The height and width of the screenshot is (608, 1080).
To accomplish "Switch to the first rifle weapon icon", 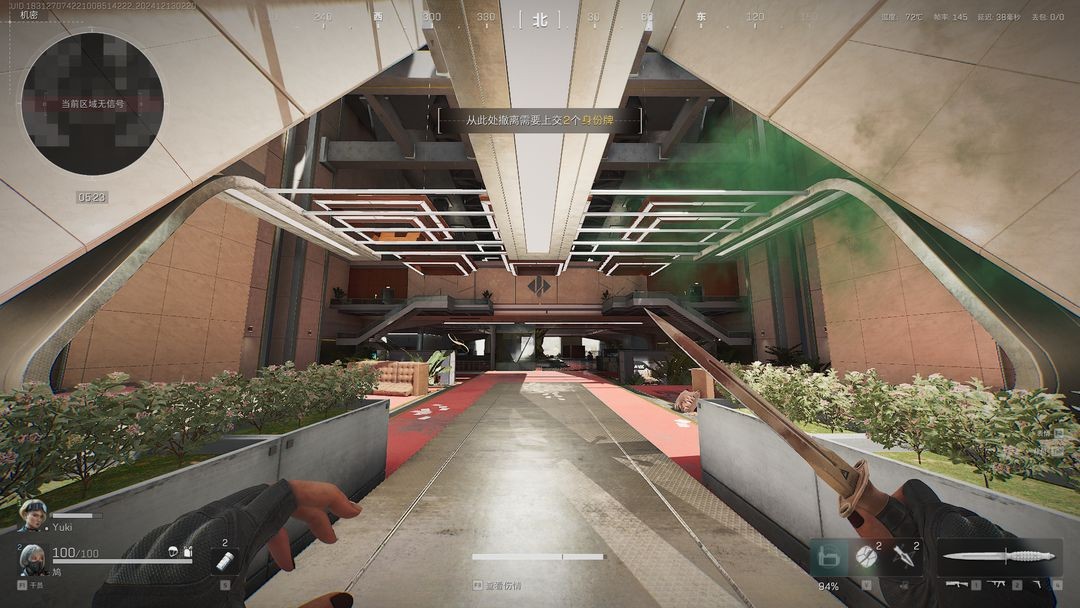I will coord(956,583).
